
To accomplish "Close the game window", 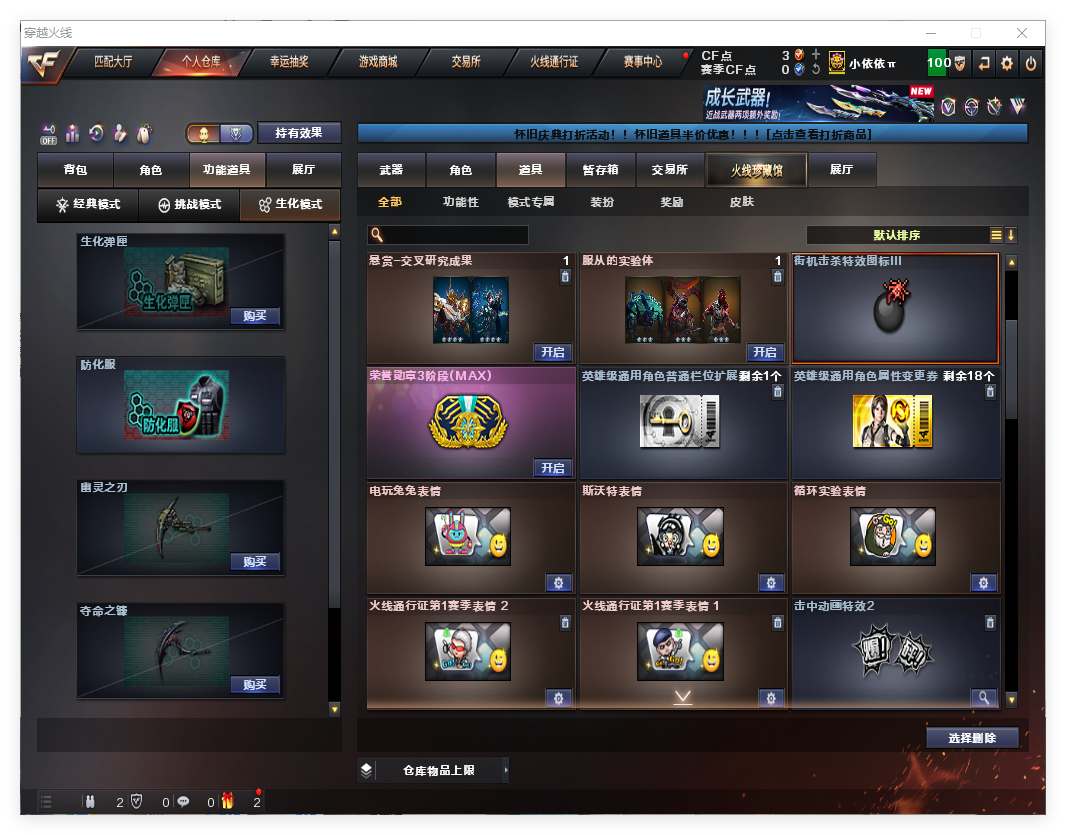I will click(x=1022, y=33).
